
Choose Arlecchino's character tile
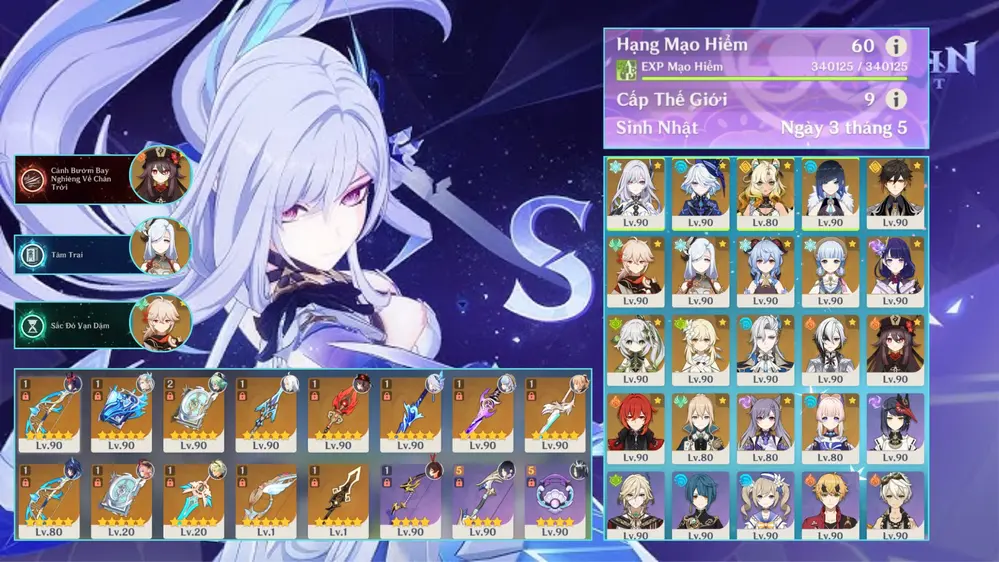pyautogui.click(x=829, y=345)
